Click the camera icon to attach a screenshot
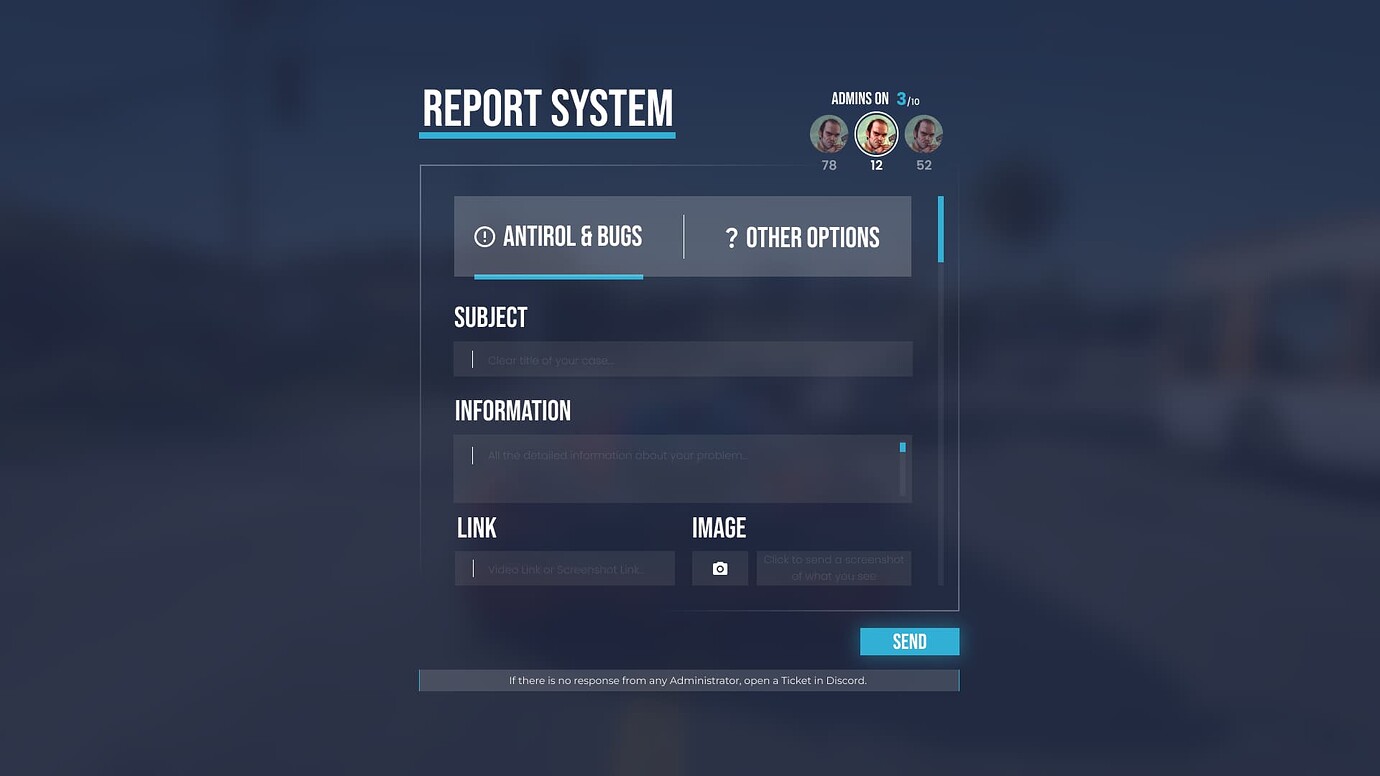This screenshot has height=776, width=1380. (720, 568)
